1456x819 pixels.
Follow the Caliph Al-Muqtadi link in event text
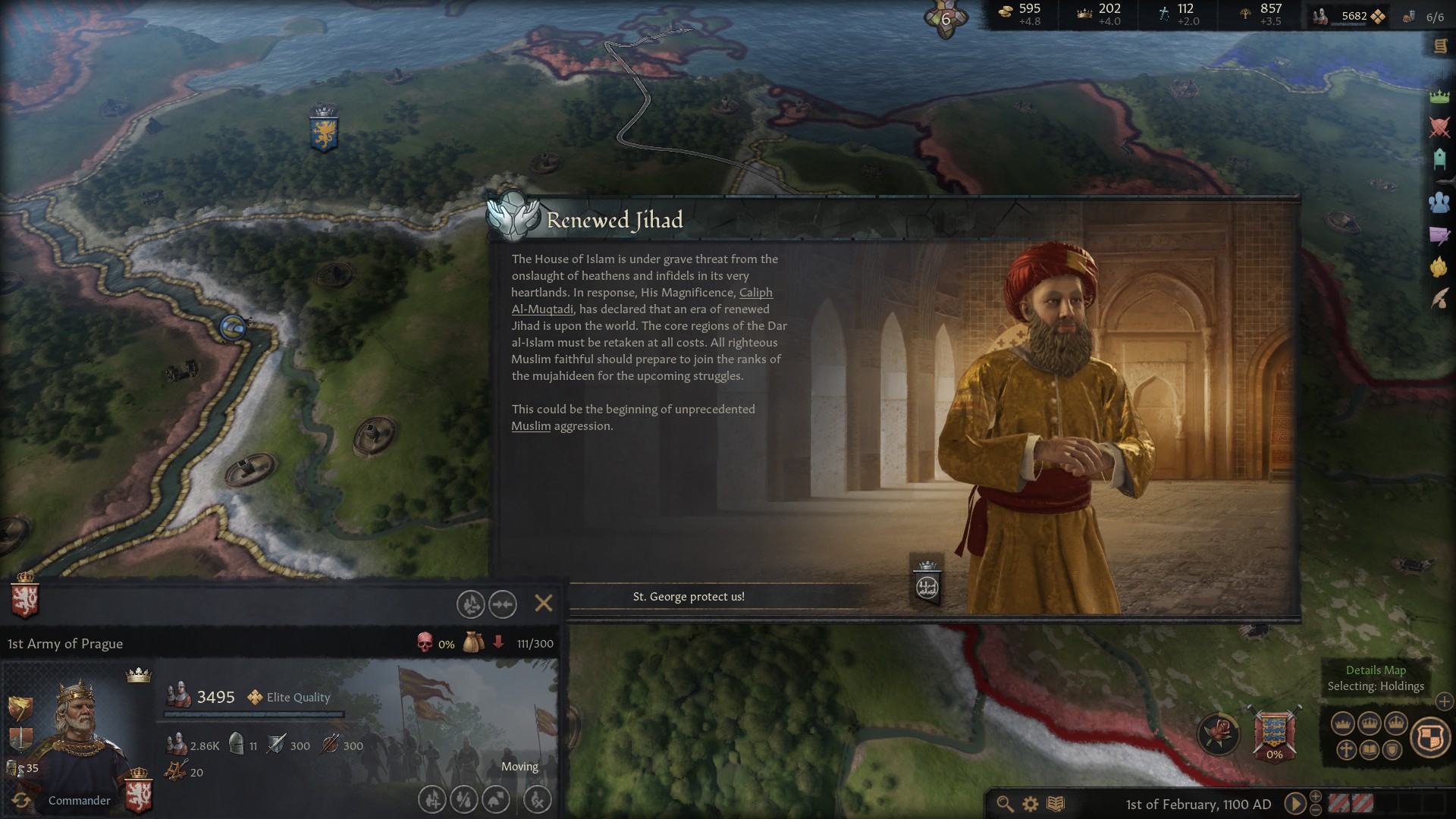[x=641, y=301]
